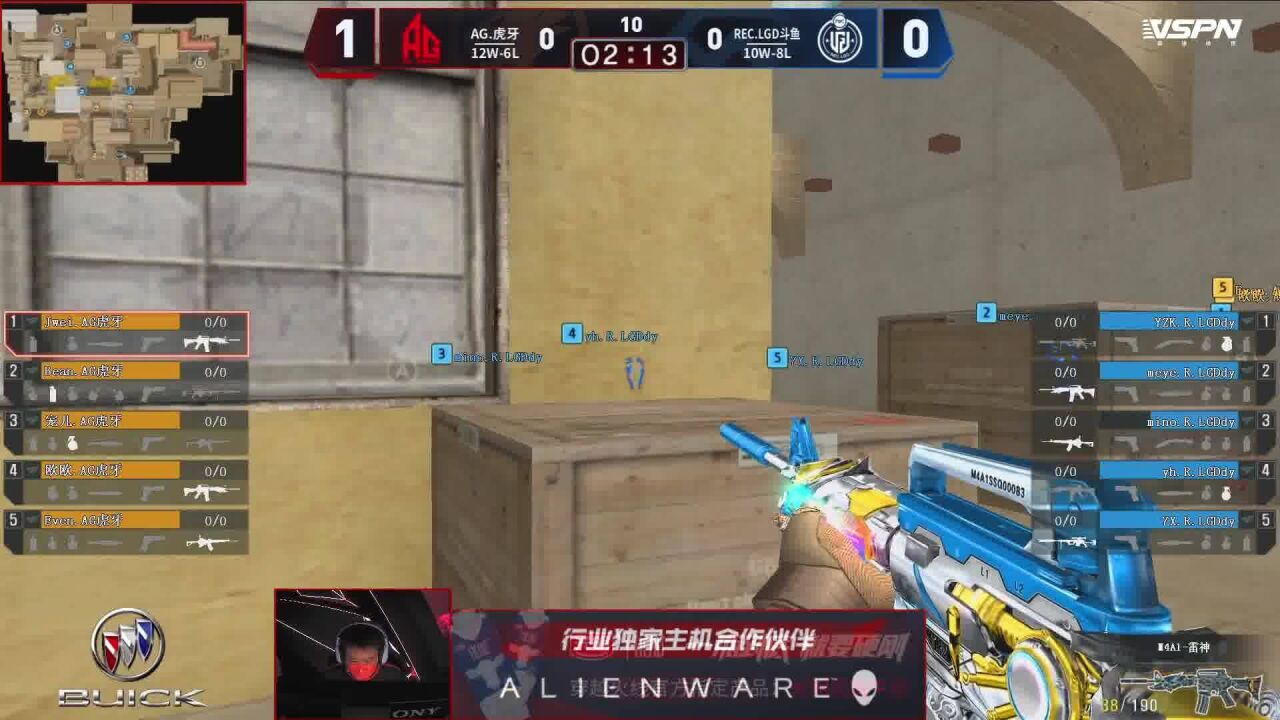The height and width of the screenshot is (720, 1280).
Task: Click the VSPN broadcast logo
Action: pos(1192,32)
